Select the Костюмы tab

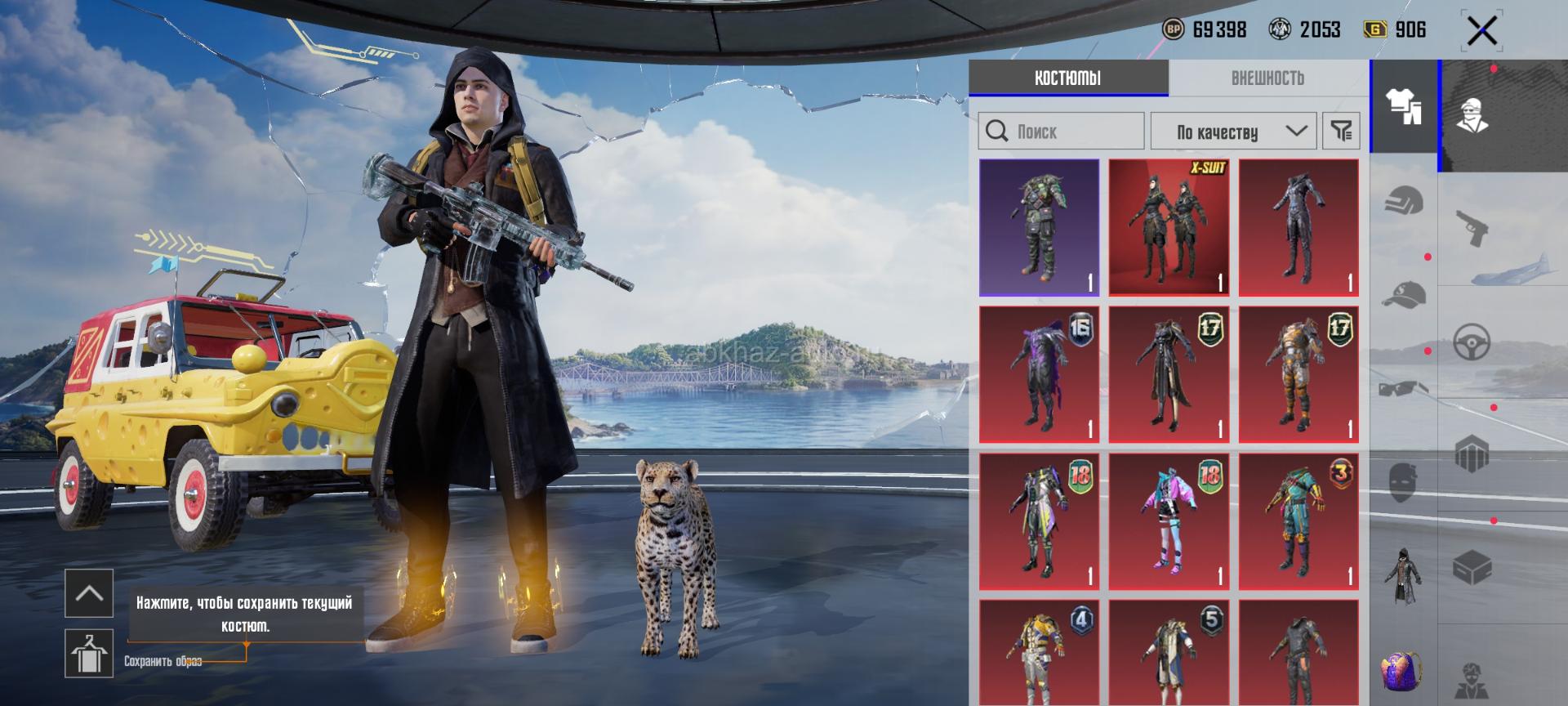1067,78
